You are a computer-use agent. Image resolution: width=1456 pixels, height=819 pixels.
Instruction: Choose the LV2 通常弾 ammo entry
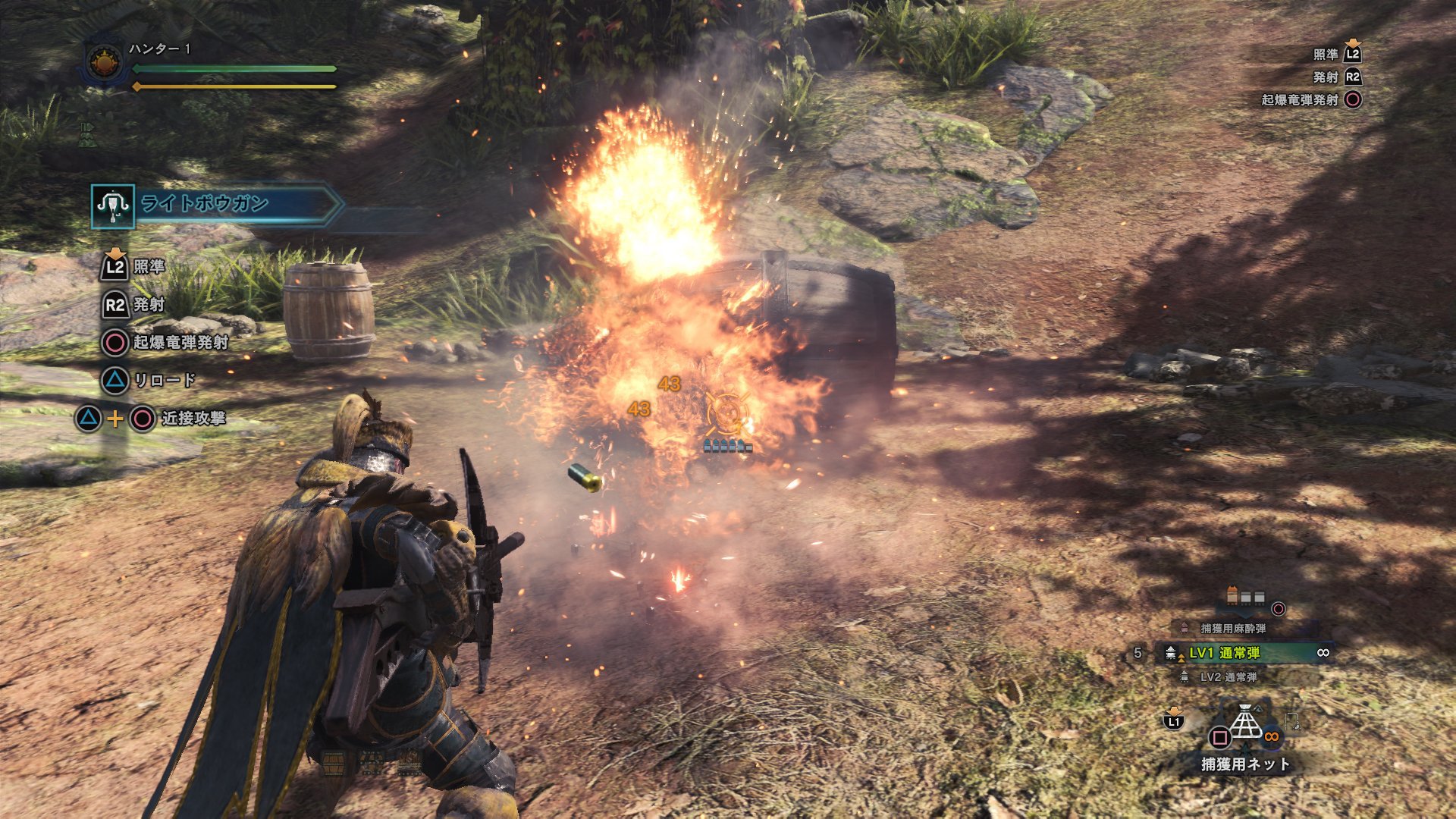click(1228, 677)
